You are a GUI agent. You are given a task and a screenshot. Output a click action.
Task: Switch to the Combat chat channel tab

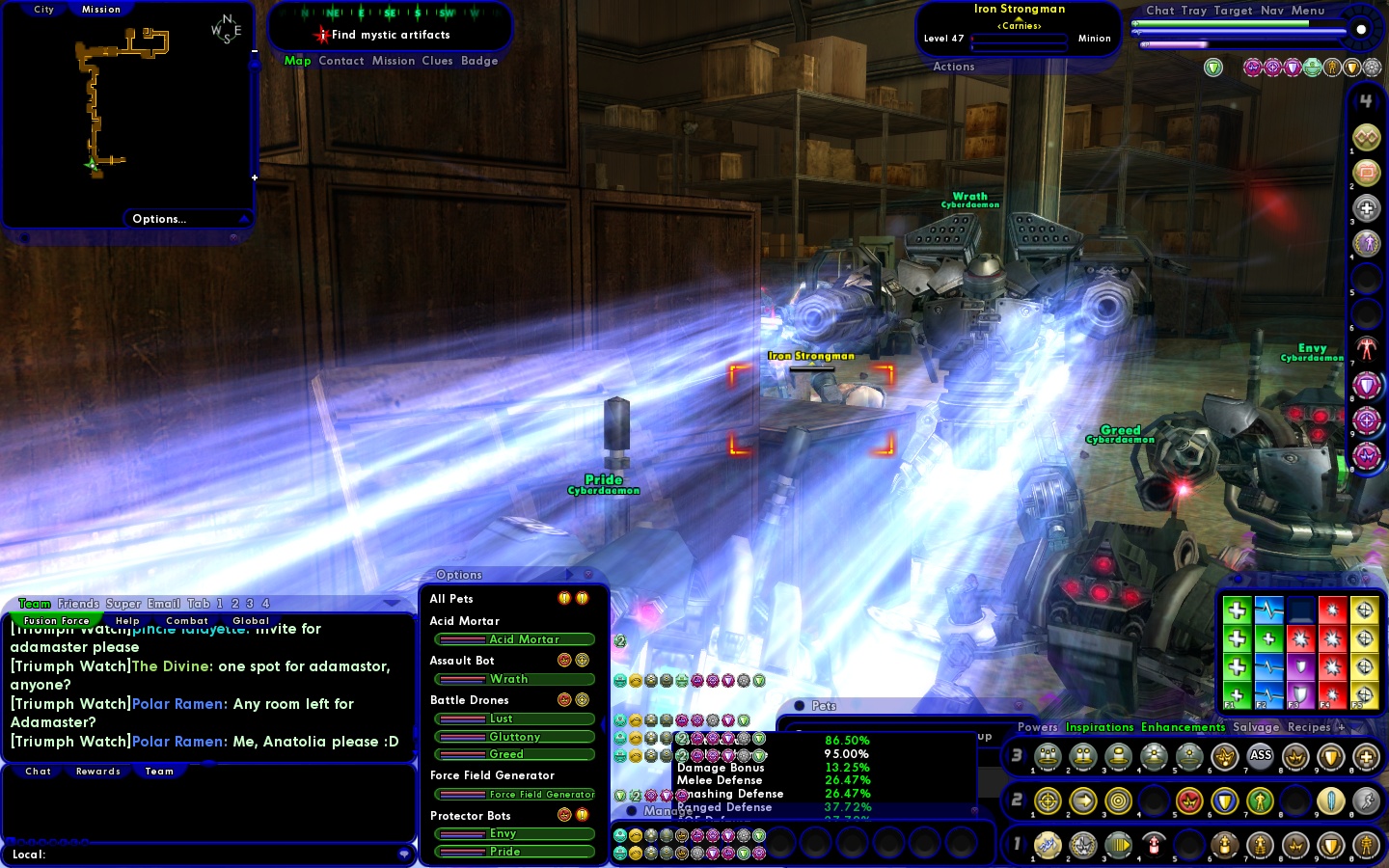187,621
